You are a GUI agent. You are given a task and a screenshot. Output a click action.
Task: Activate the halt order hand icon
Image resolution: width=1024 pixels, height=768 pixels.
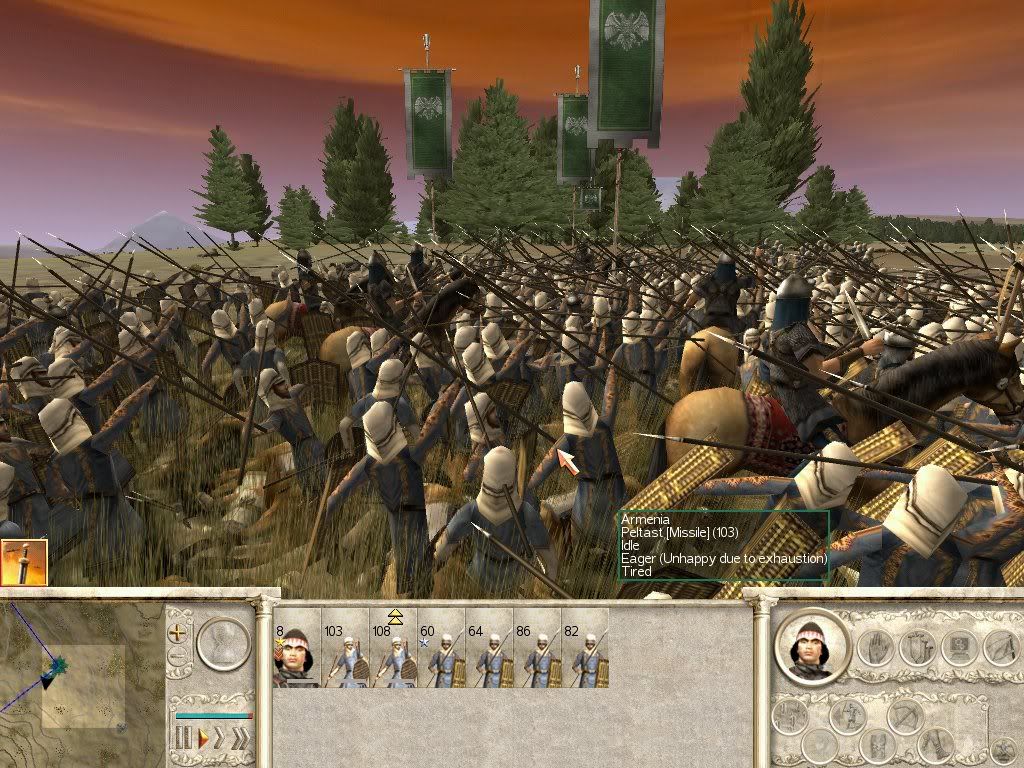(x=874, y=647)
